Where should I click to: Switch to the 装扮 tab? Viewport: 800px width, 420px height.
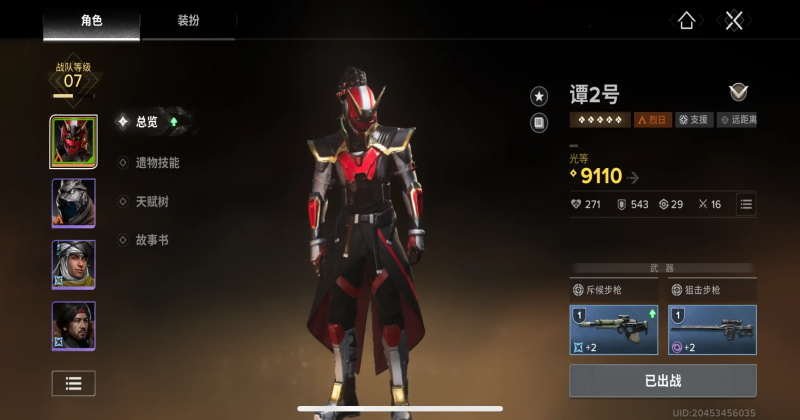point(188,20)
